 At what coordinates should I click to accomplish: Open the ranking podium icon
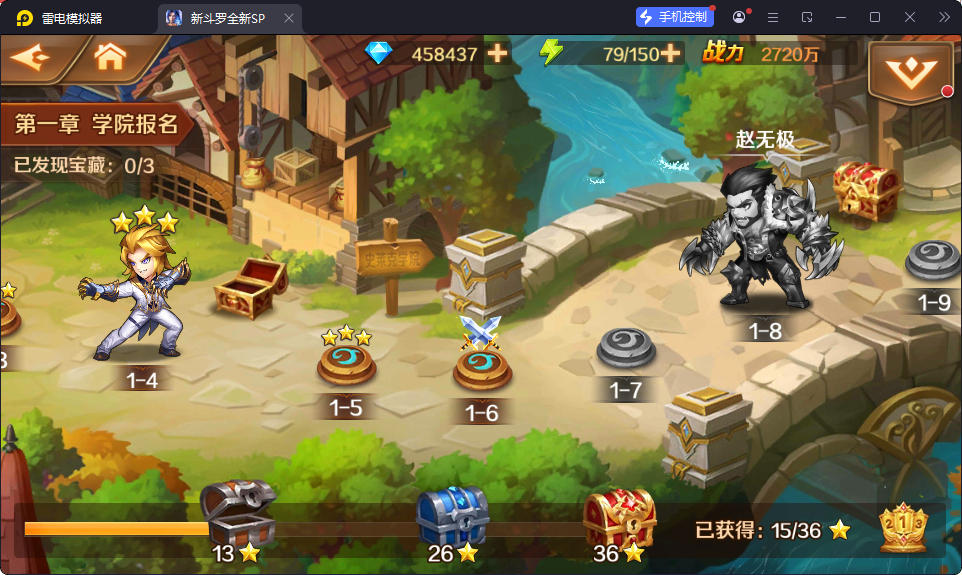(x=902, y=528)
